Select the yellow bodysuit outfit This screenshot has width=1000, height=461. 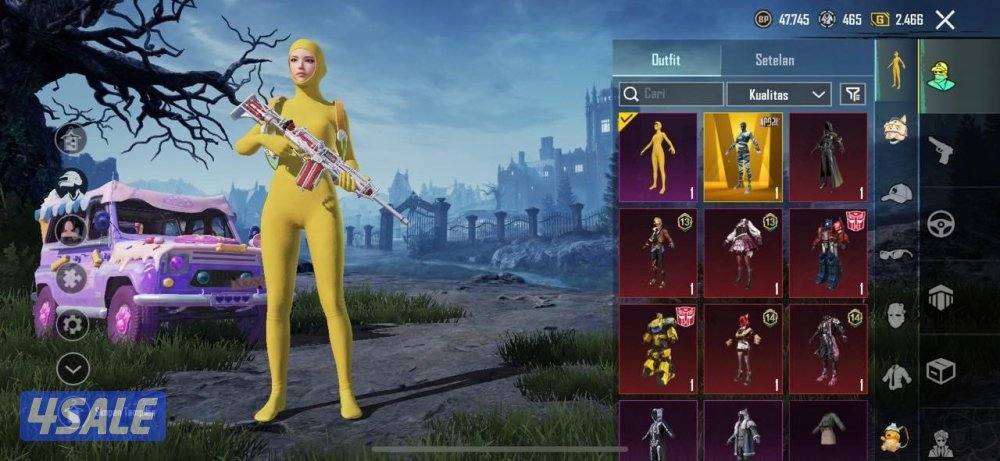(658, 157)
